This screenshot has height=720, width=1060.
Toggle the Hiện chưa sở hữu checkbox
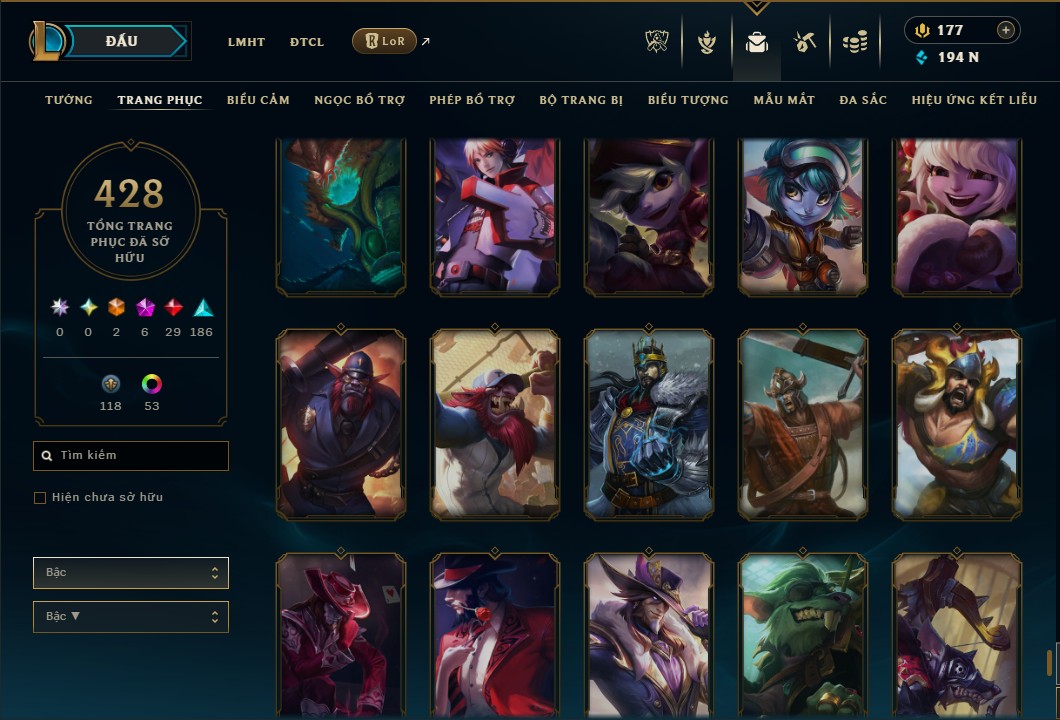pos(40,498)
